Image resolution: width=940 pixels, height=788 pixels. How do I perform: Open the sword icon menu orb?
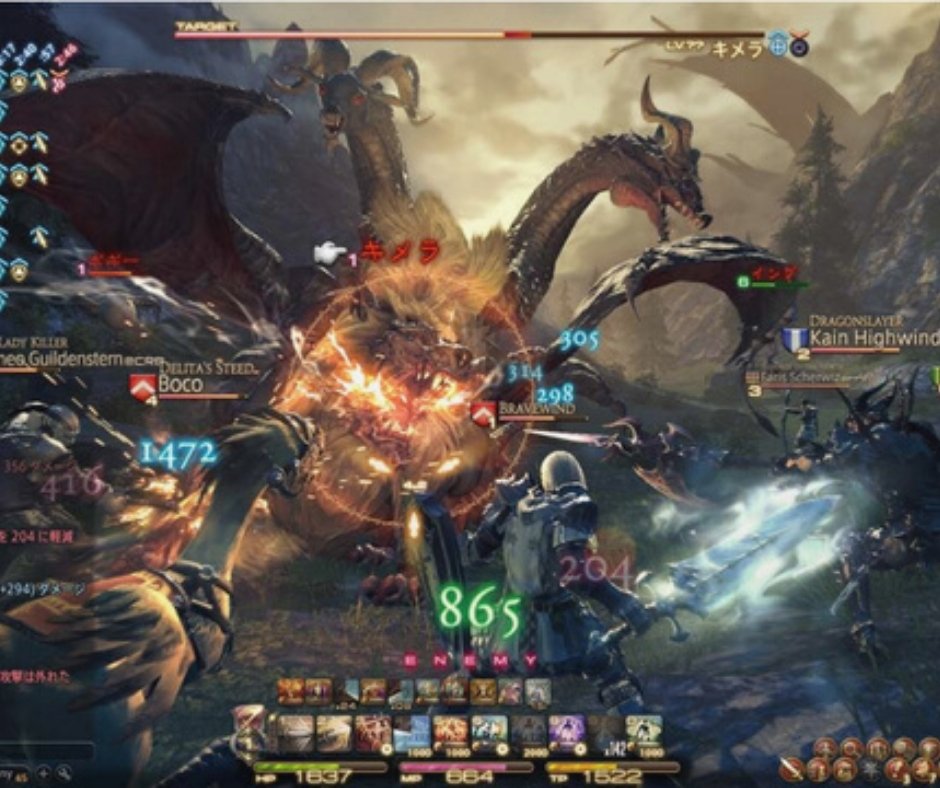tap(792, 768)
